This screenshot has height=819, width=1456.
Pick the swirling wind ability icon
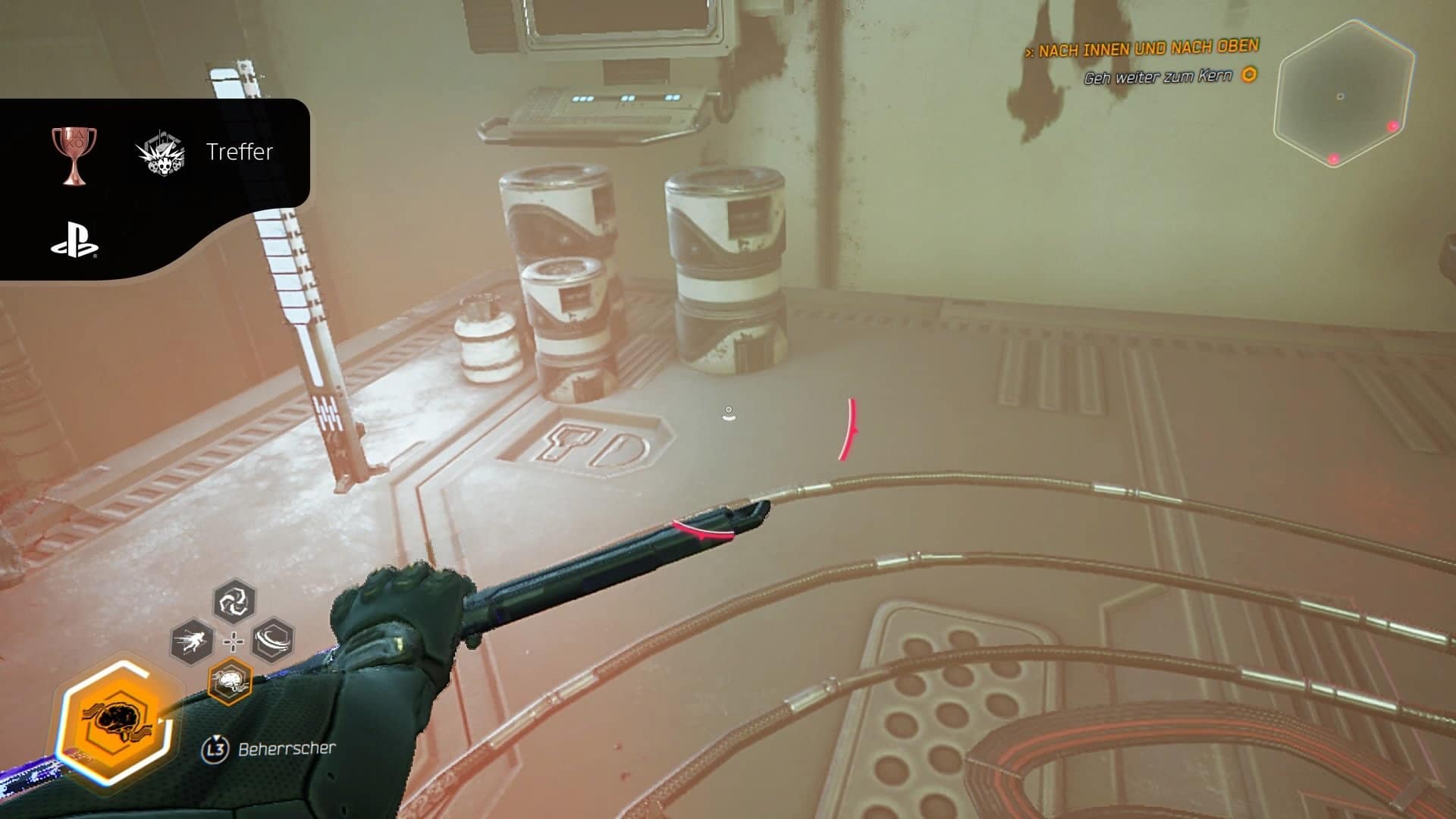[x=273, y=640]
